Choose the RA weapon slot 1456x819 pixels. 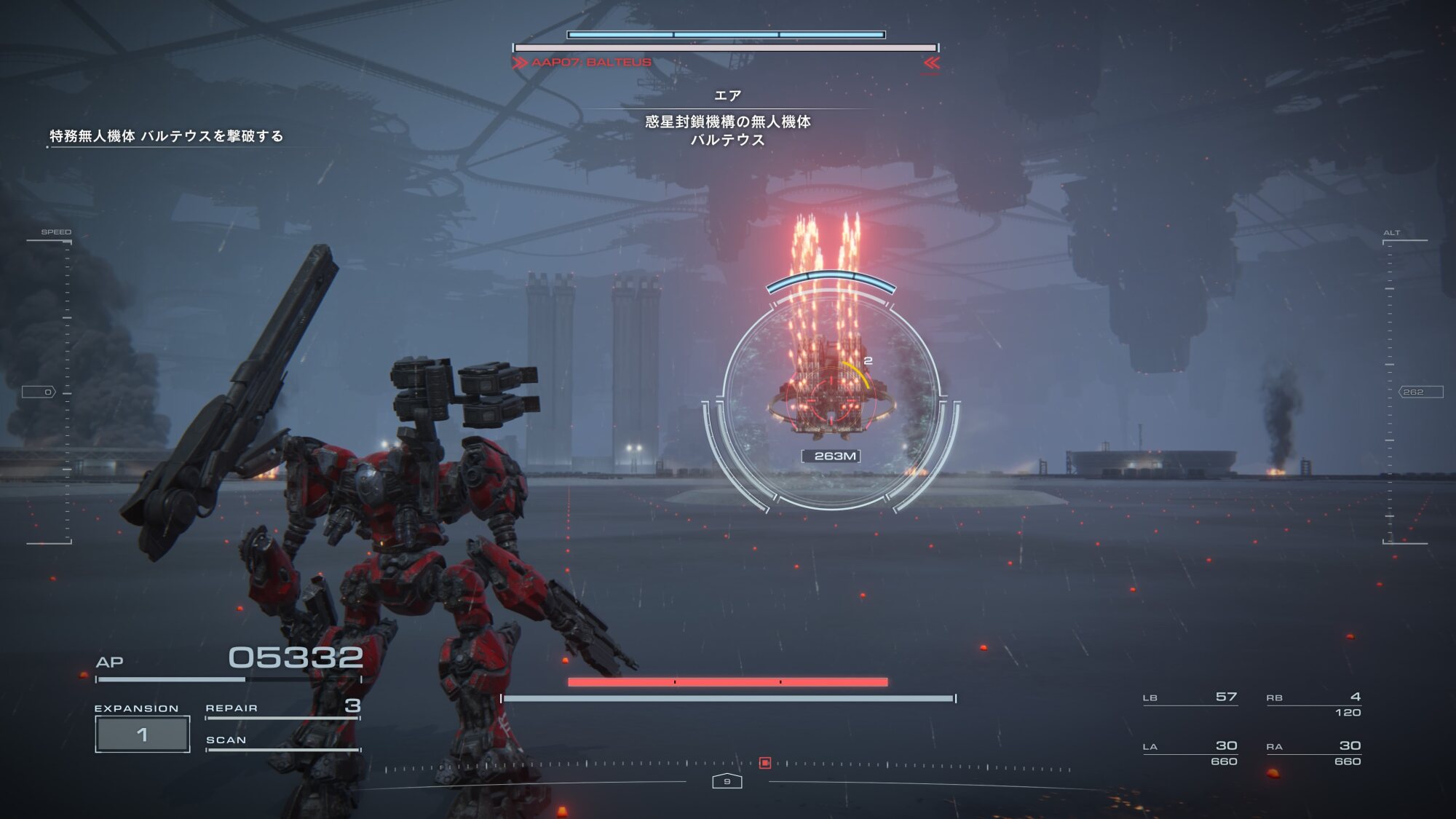tap(1313, 752)
